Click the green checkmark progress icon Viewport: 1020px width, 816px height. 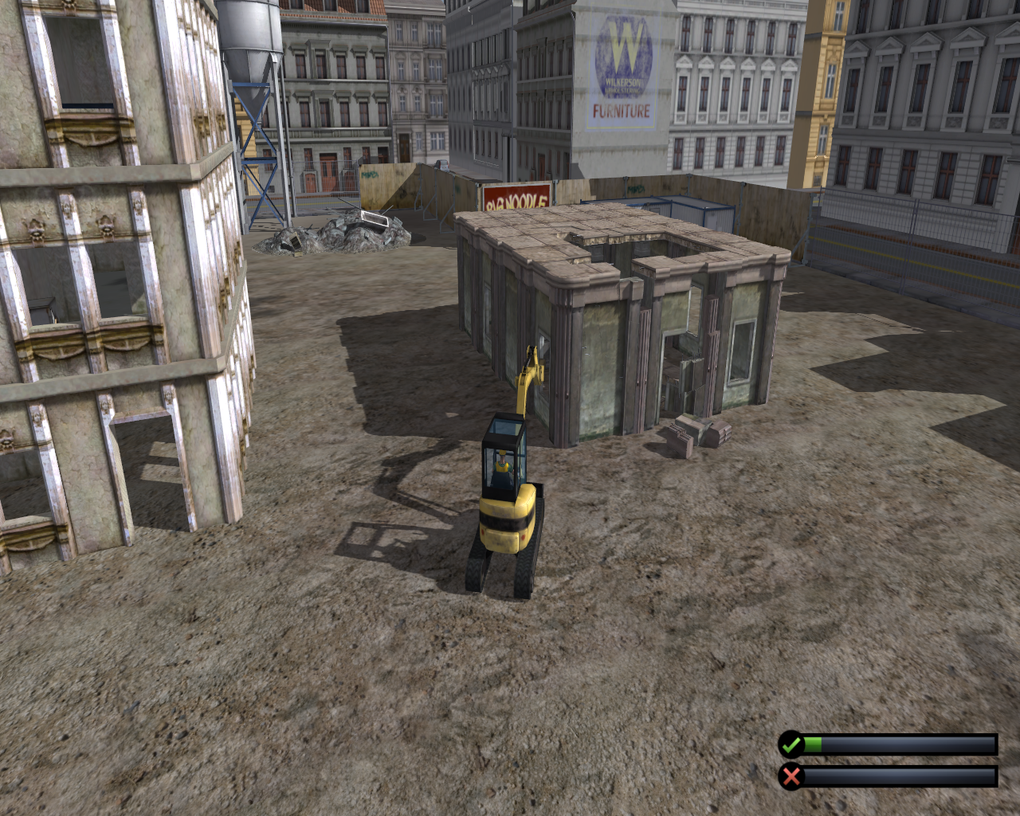[791, 744]
